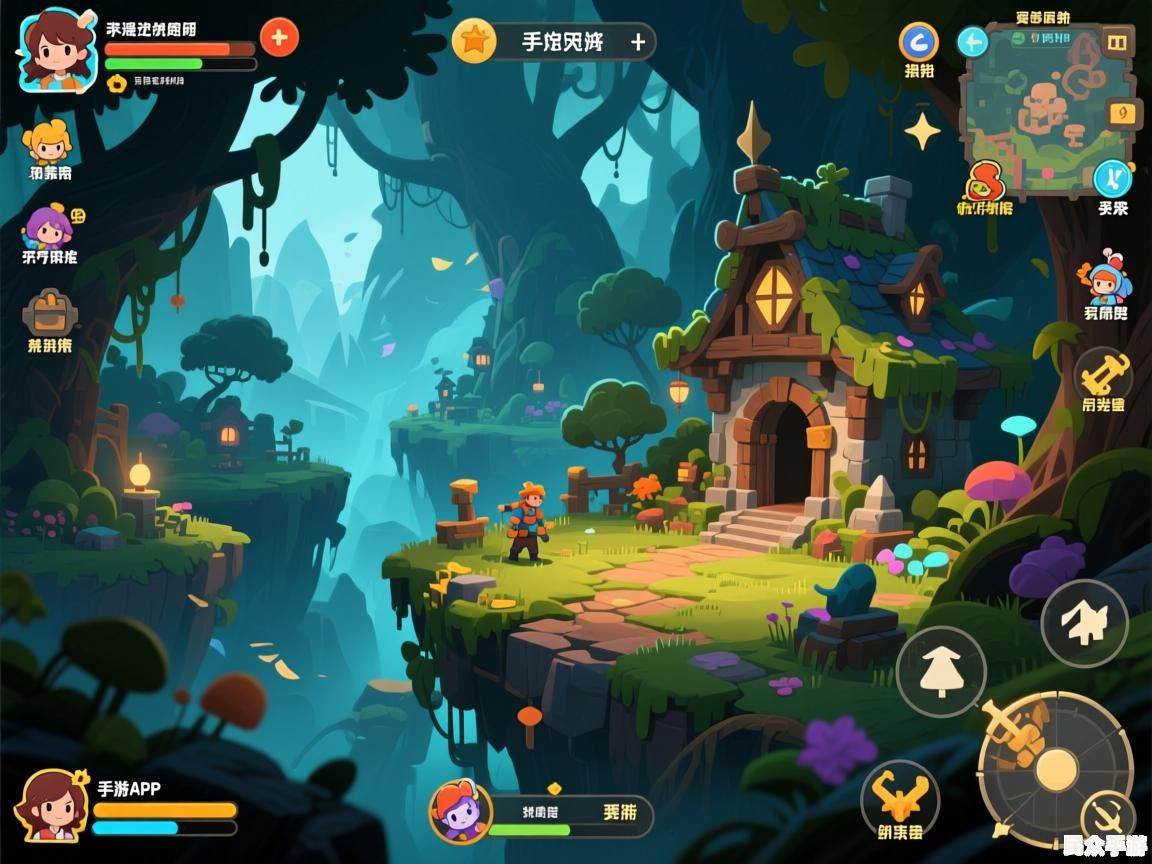The height and width of the screenshot is (864, 1152).
Task: Toggle the brown square button at minimap's top-right corner
Action: click(1116, 42)
